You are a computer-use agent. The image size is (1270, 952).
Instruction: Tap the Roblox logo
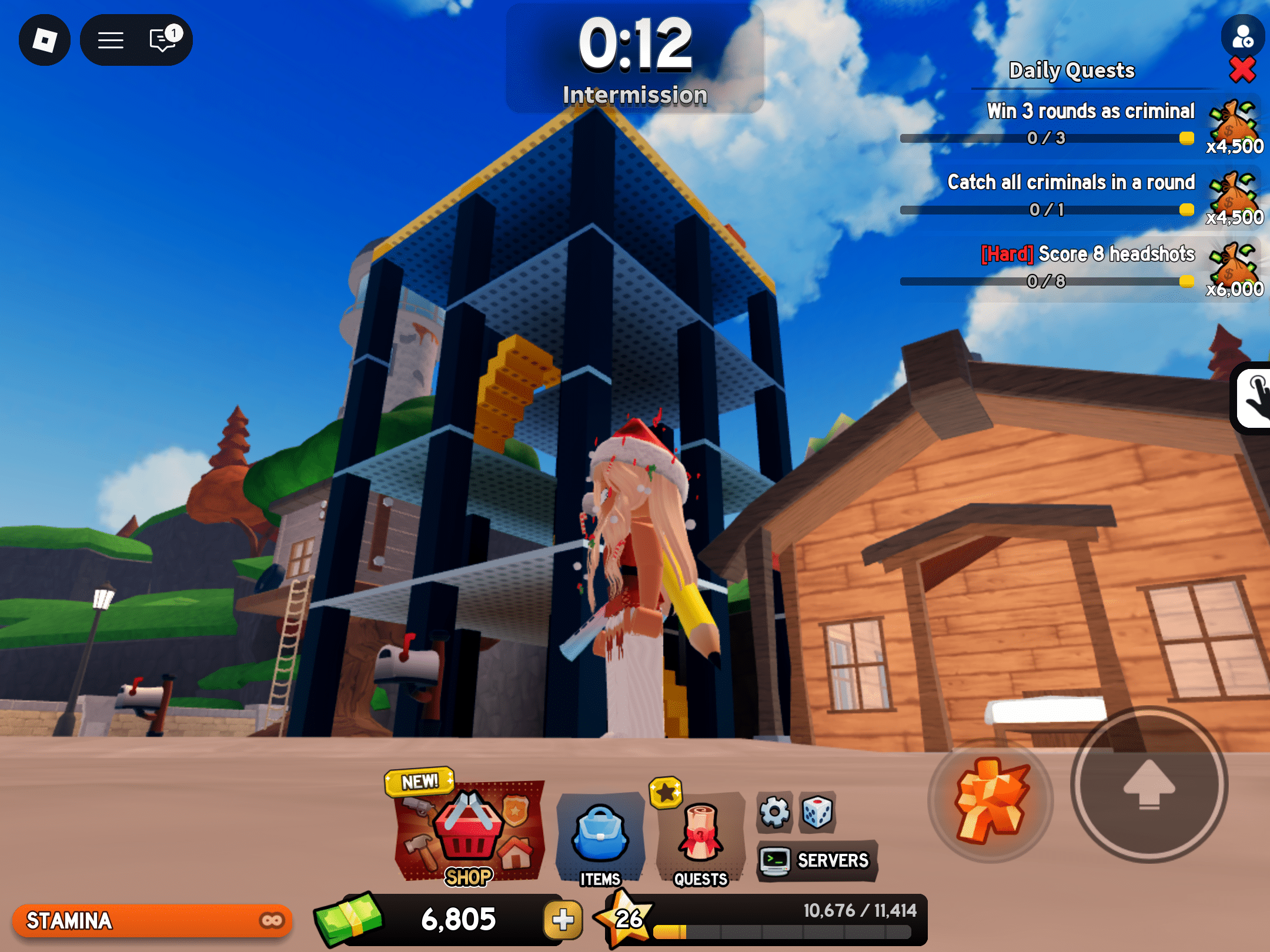pos(44,39)
